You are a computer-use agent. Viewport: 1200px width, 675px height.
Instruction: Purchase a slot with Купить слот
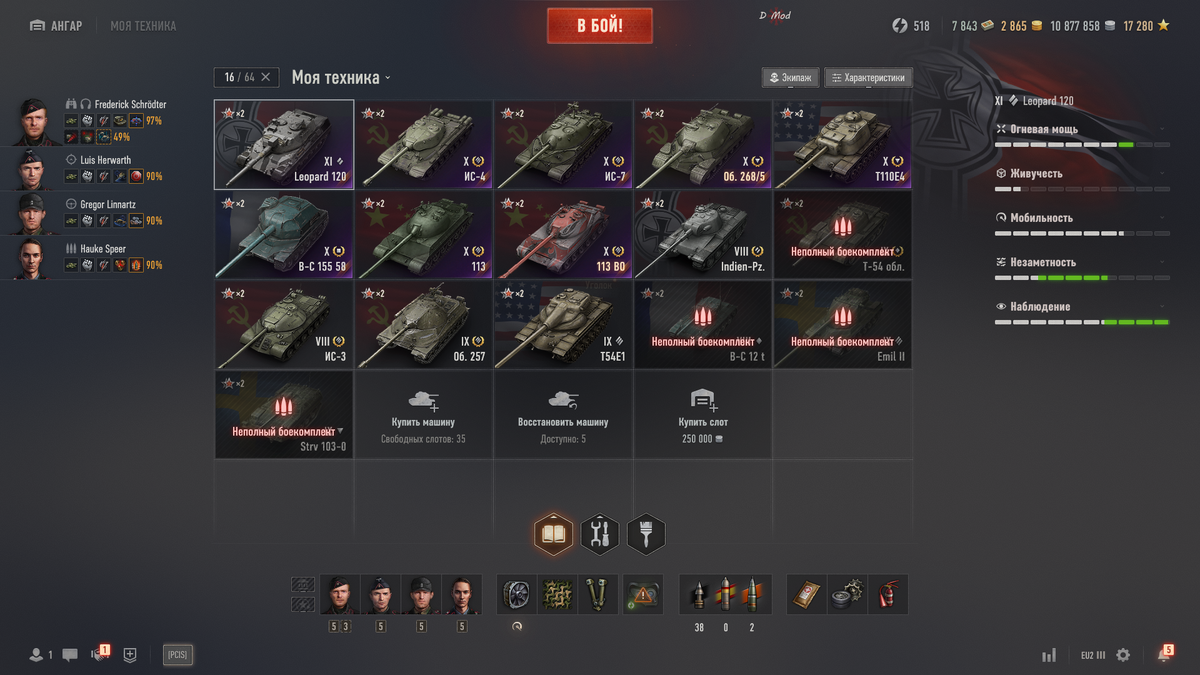coord(703,415)
